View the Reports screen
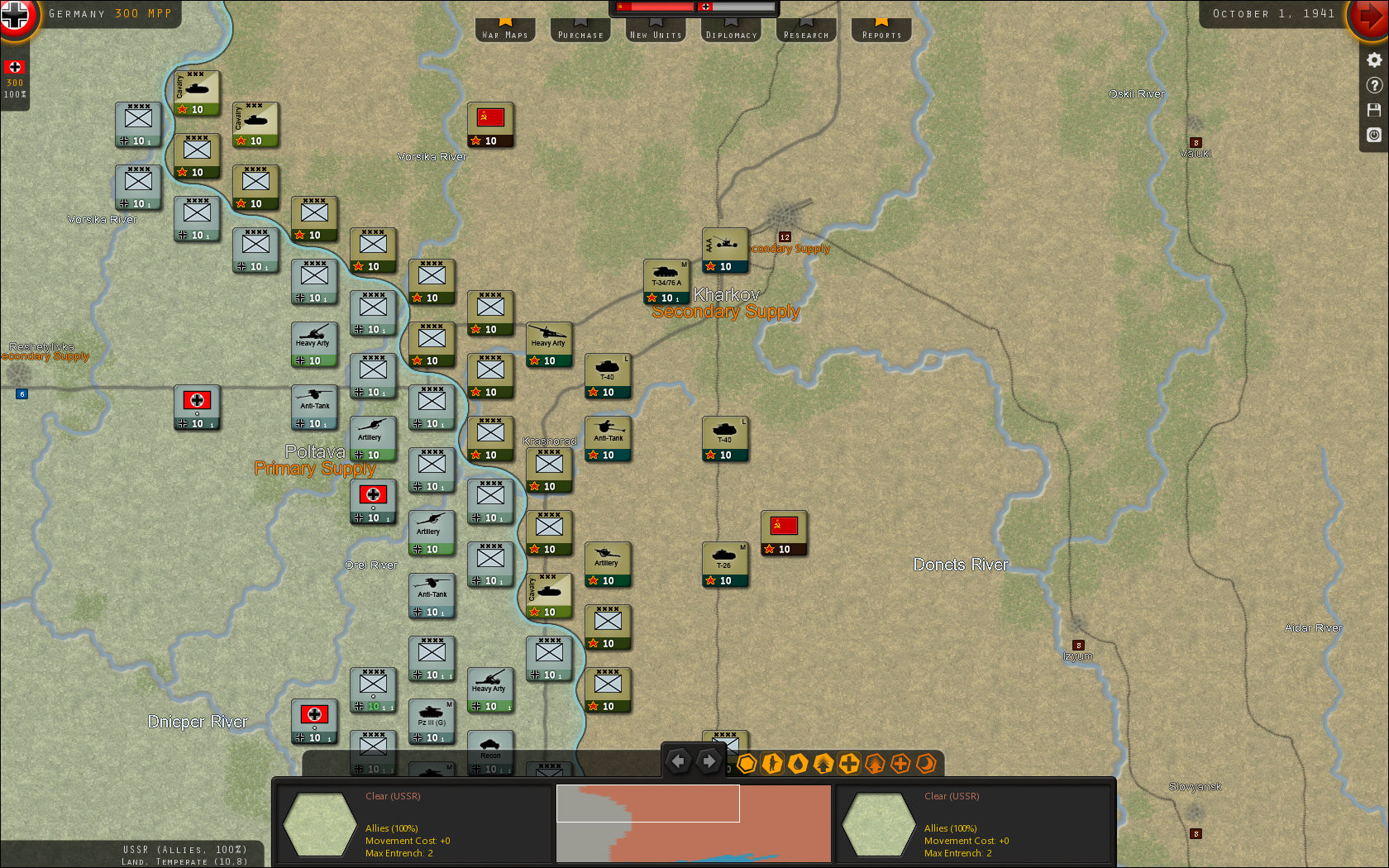1389x868 pixels. click(x=881, y=31)
